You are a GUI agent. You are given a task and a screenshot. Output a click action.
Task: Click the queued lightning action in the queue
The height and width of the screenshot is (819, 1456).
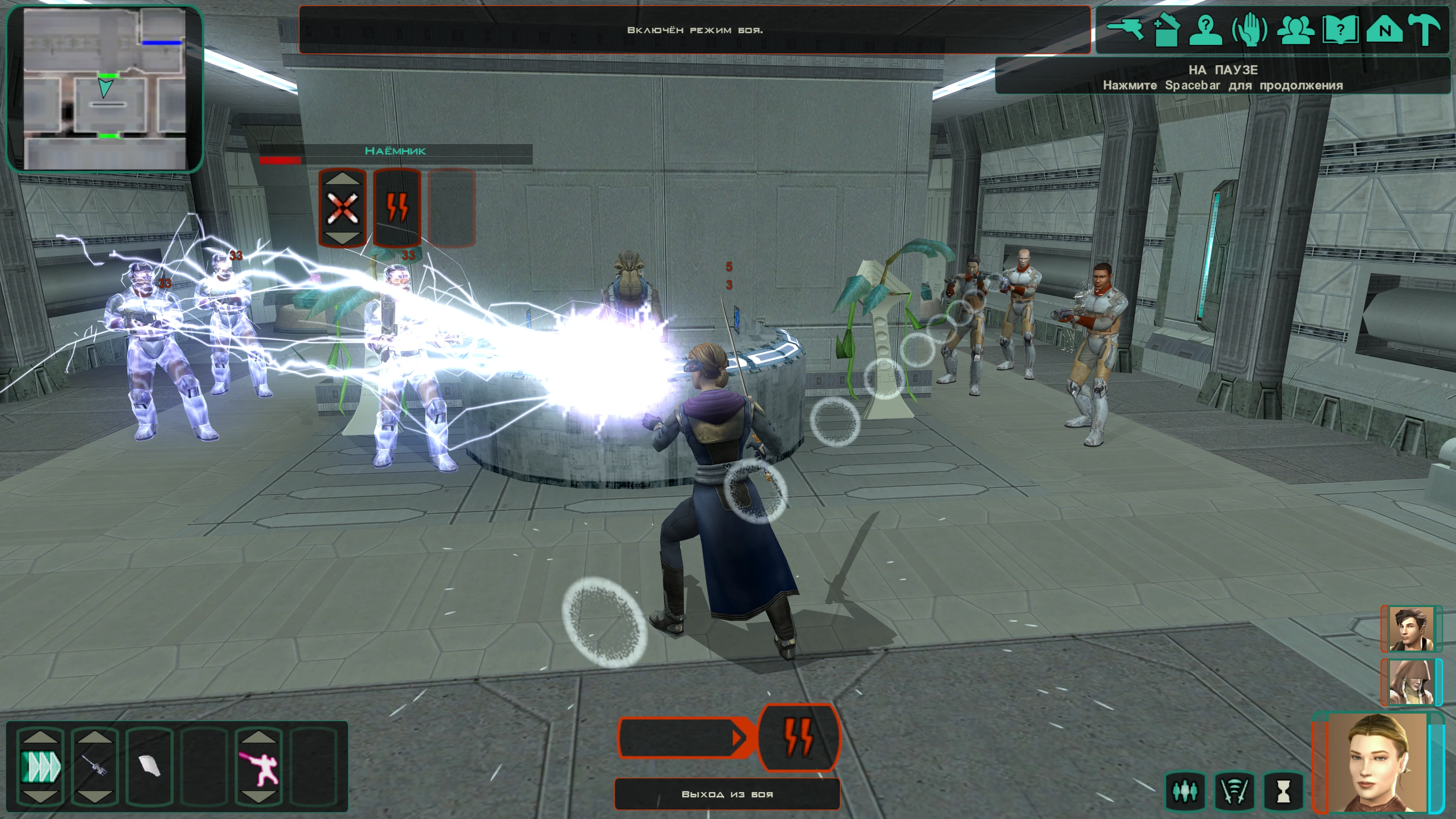(x=799, y=737)
